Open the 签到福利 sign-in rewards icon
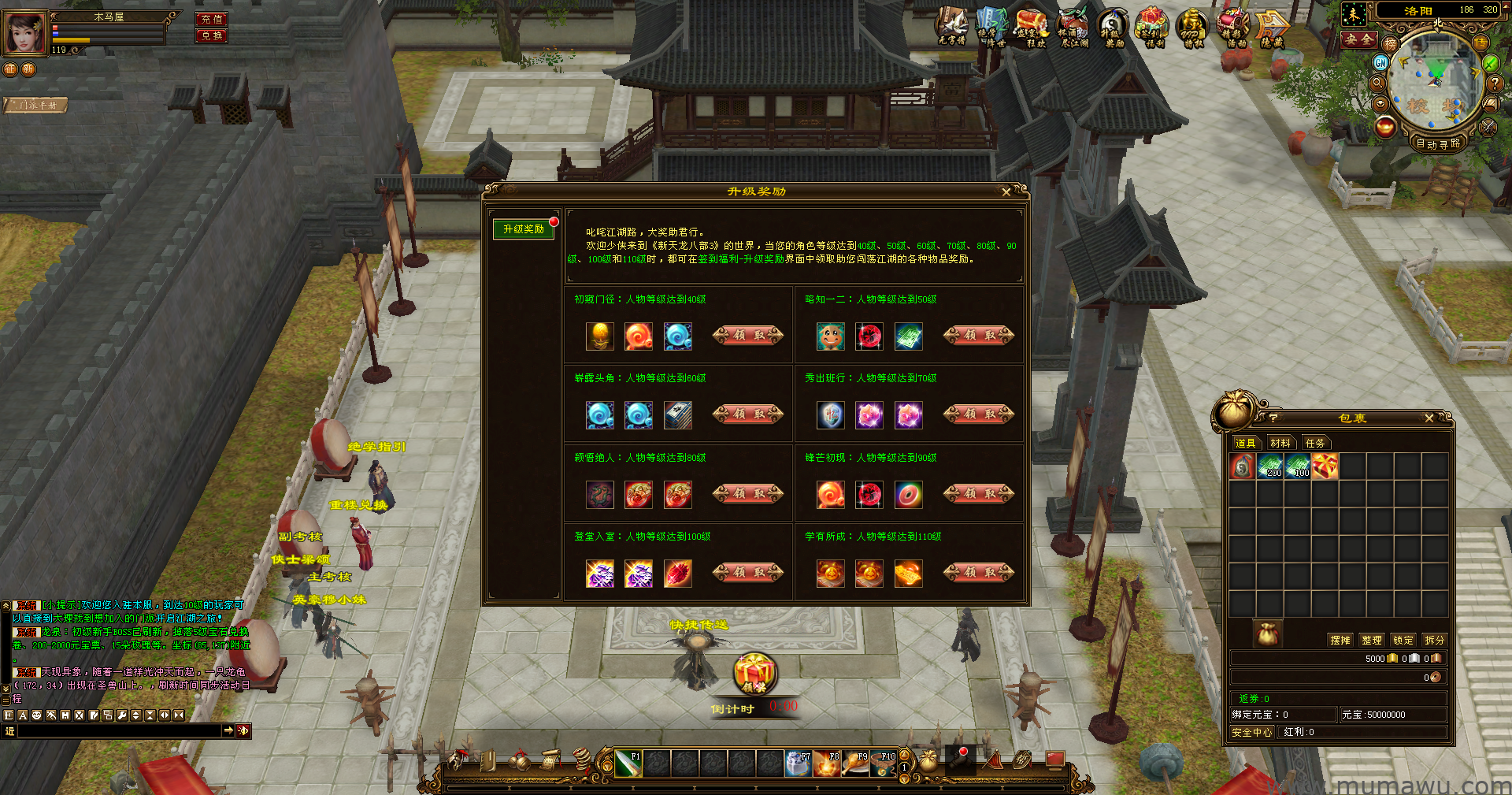This screenshot has width=1512, height=795. 1152,28
